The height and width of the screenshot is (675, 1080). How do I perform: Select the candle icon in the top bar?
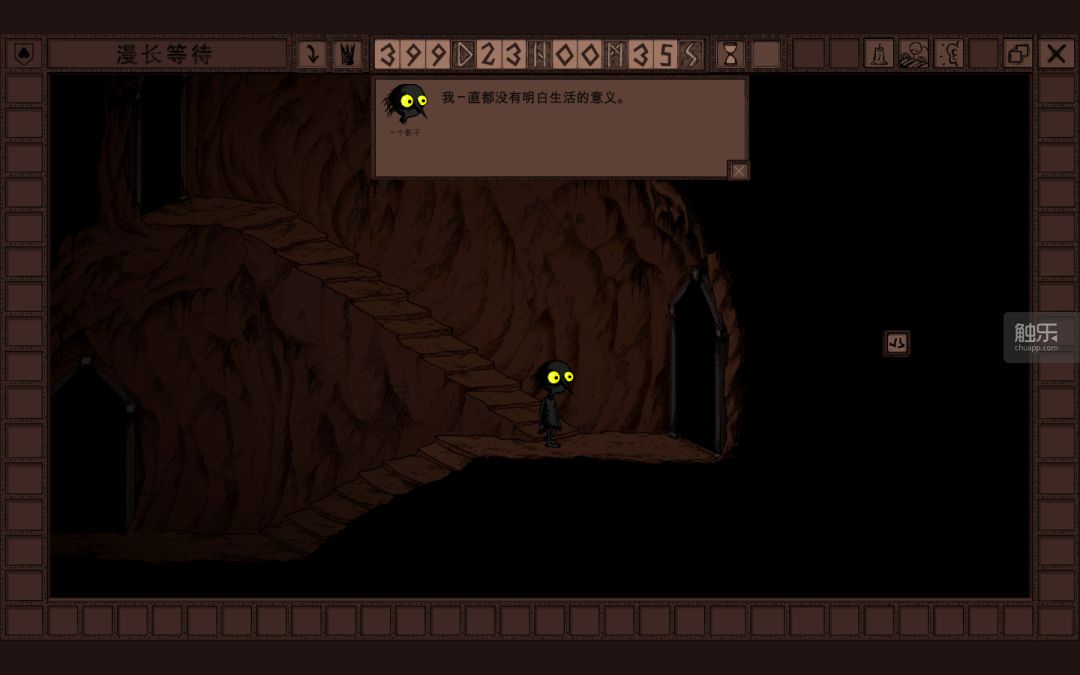878,54
